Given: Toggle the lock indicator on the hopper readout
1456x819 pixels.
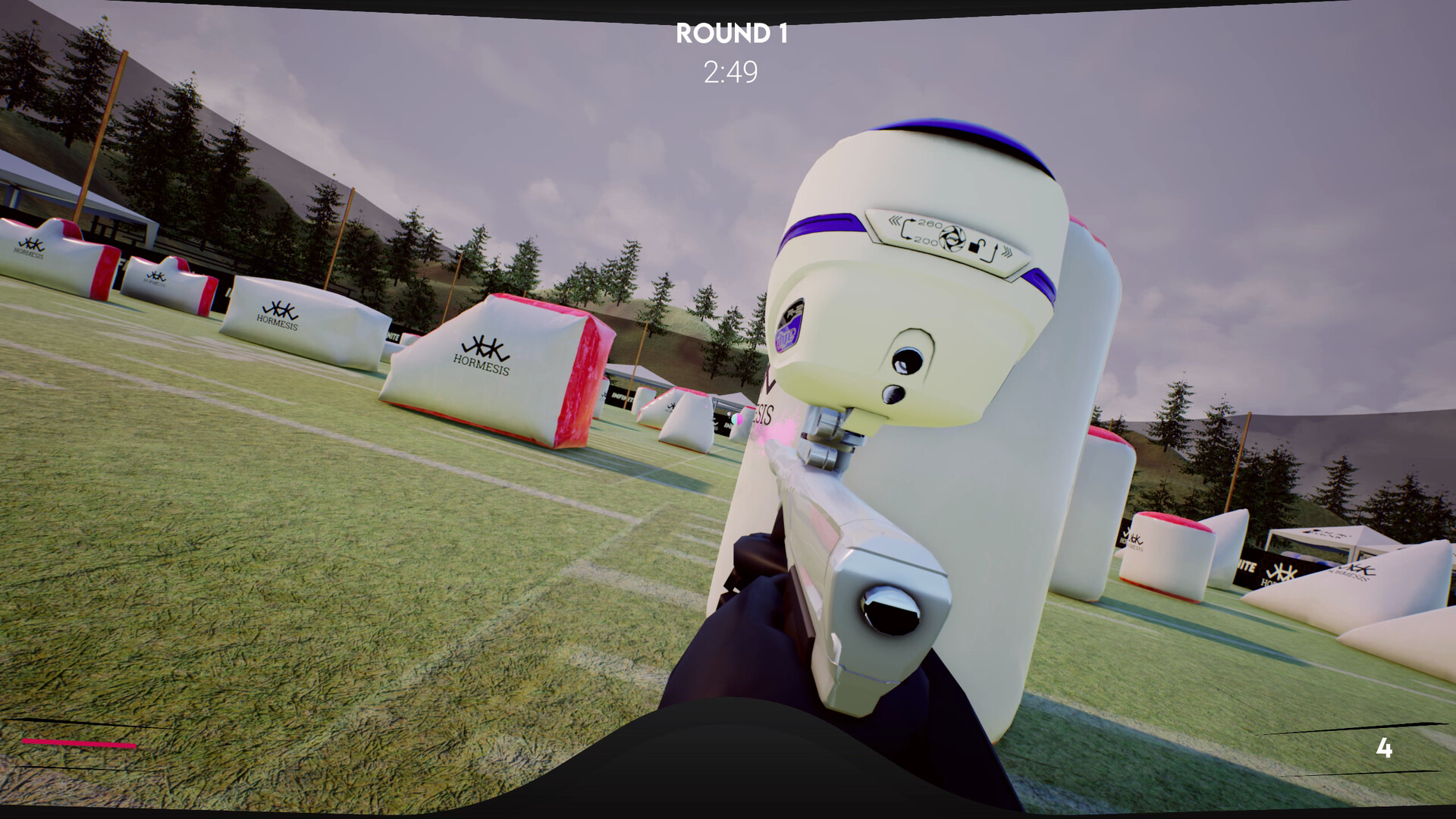Looking at the screenshot, I should [978, 246].
